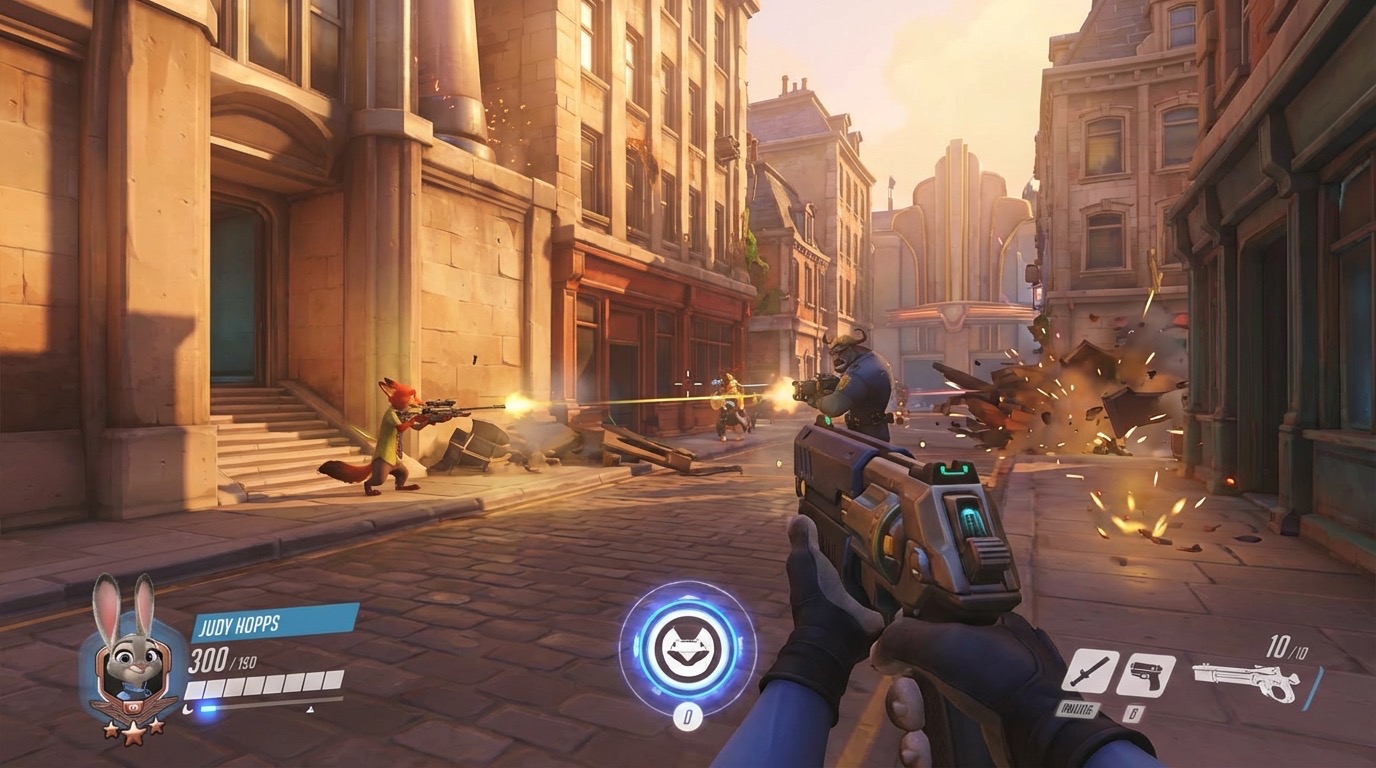Viewport: 1376px width, 768px height.
Task: Select the baton melee ability icon
Action: point(1089,671)
